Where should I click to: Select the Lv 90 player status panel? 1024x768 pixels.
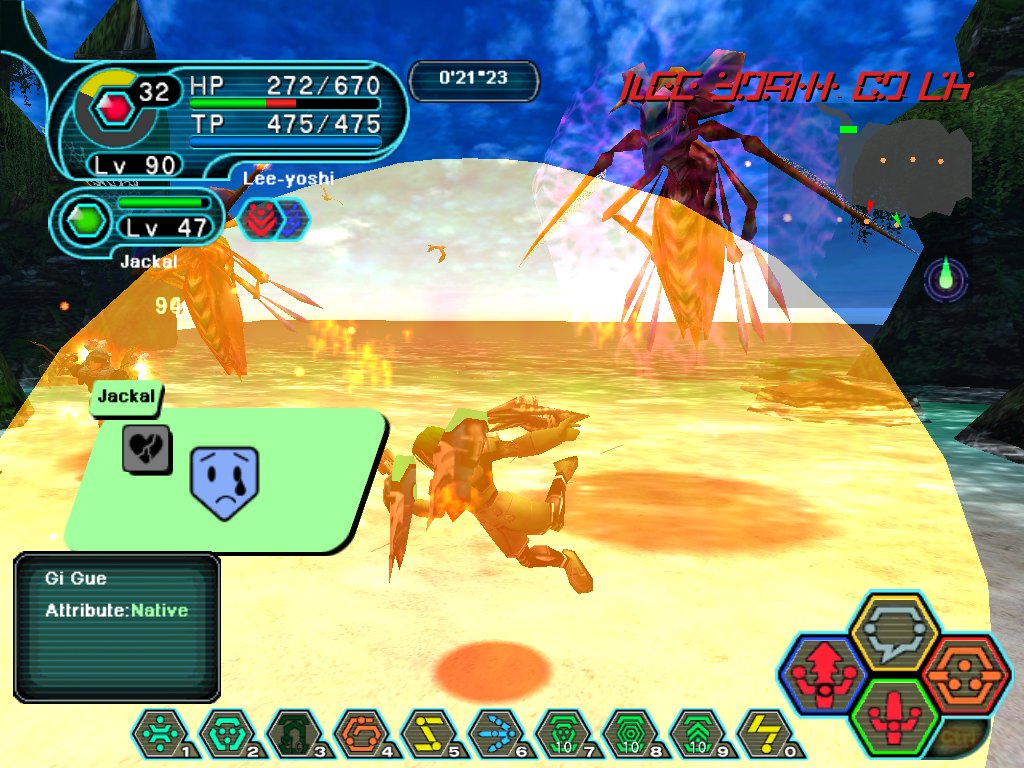[230, 120]
